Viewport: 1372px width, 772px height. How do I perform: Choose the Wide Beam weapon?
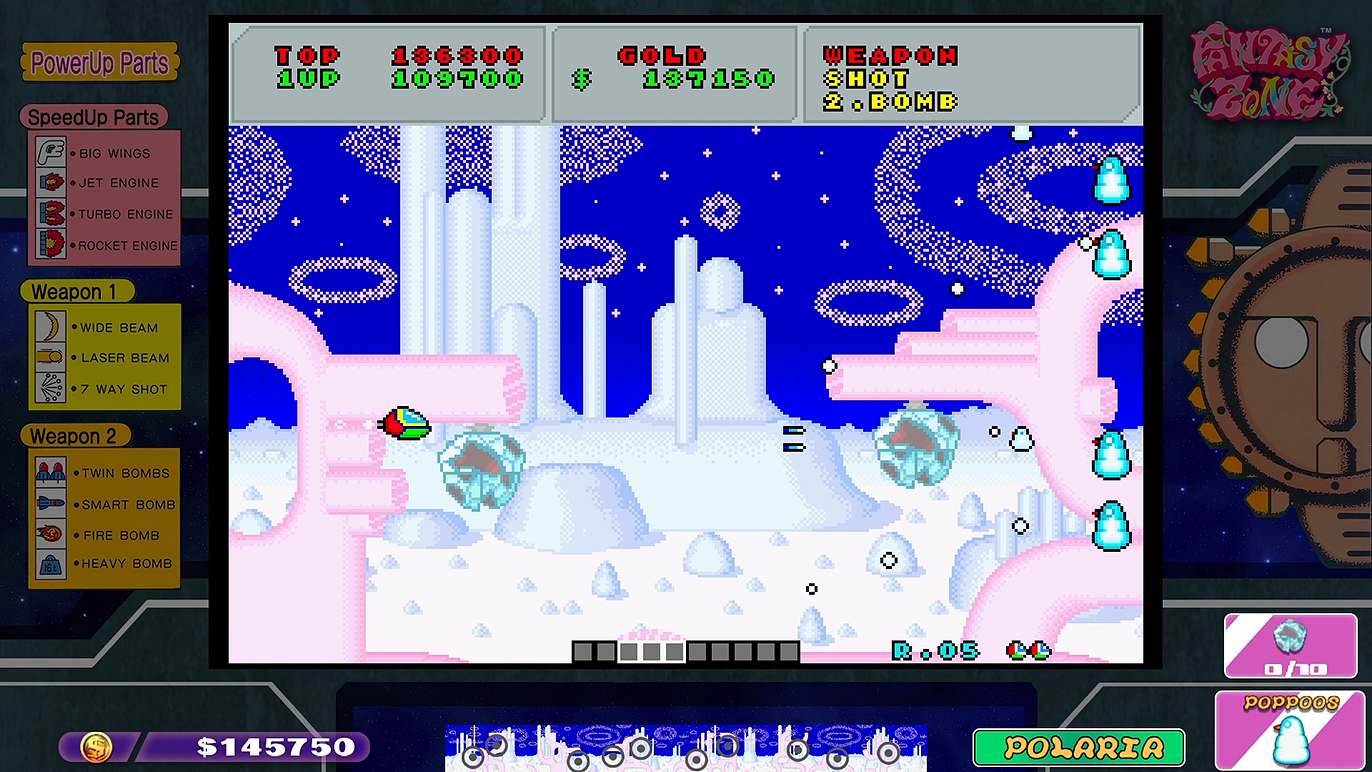(105, 327)
